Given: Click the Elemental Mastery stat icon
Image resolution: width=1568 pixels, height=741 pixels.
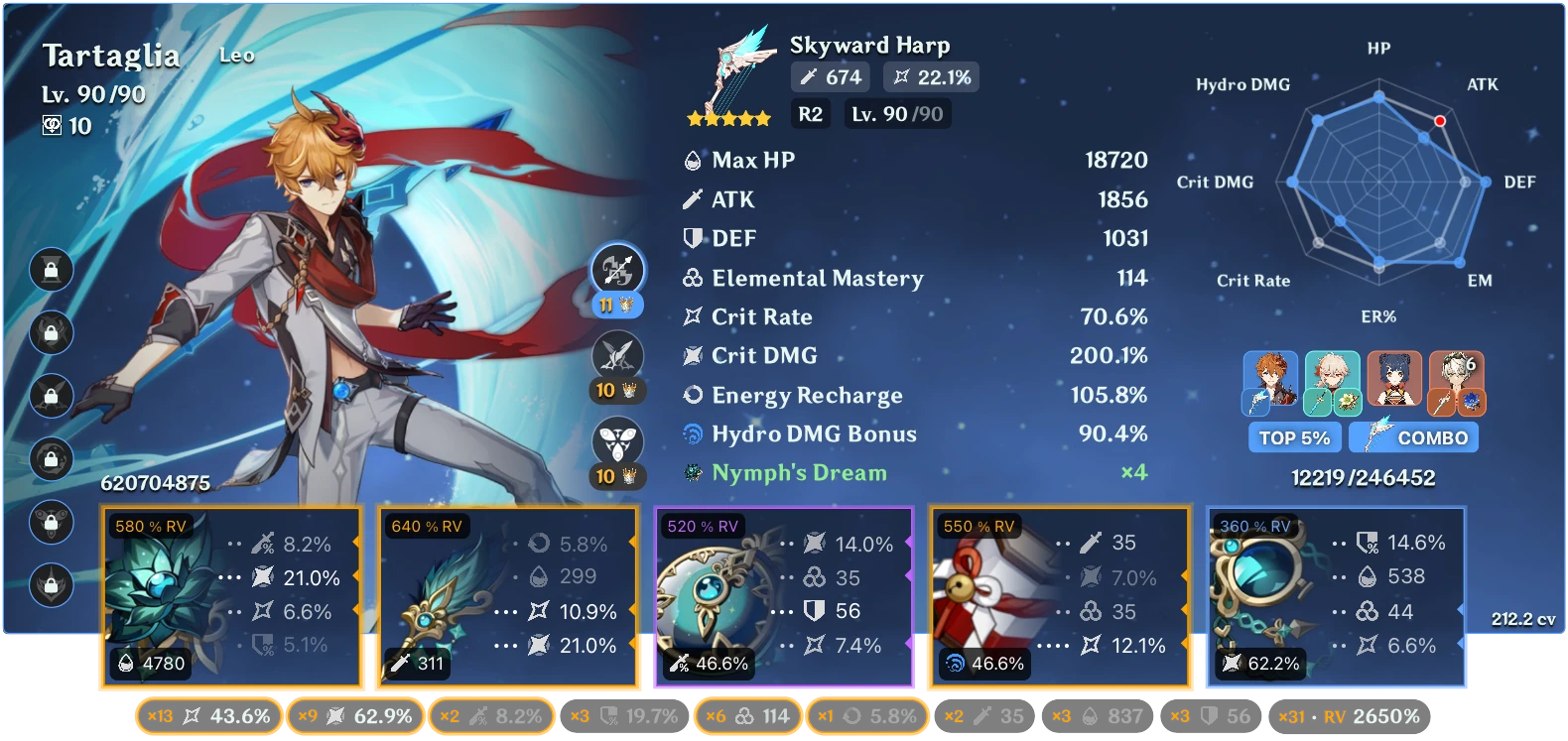Looking at the screenshot, I should [694, 278].
